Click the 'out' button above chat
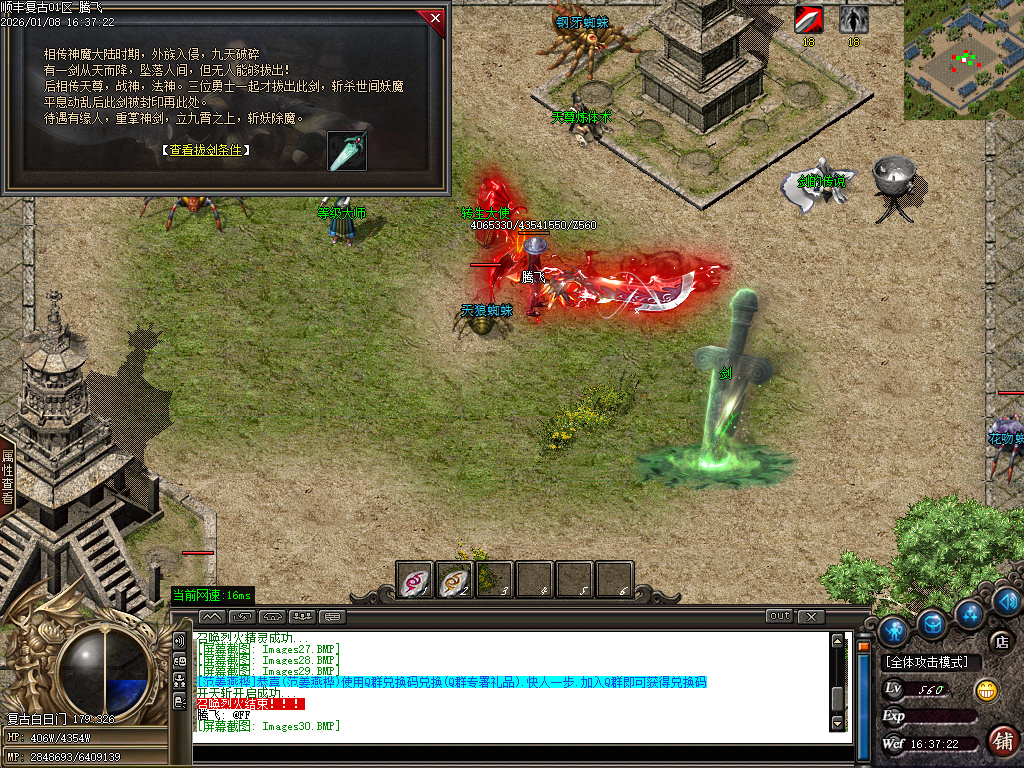This screenshot has height=768, width=1024. (780, 616)
